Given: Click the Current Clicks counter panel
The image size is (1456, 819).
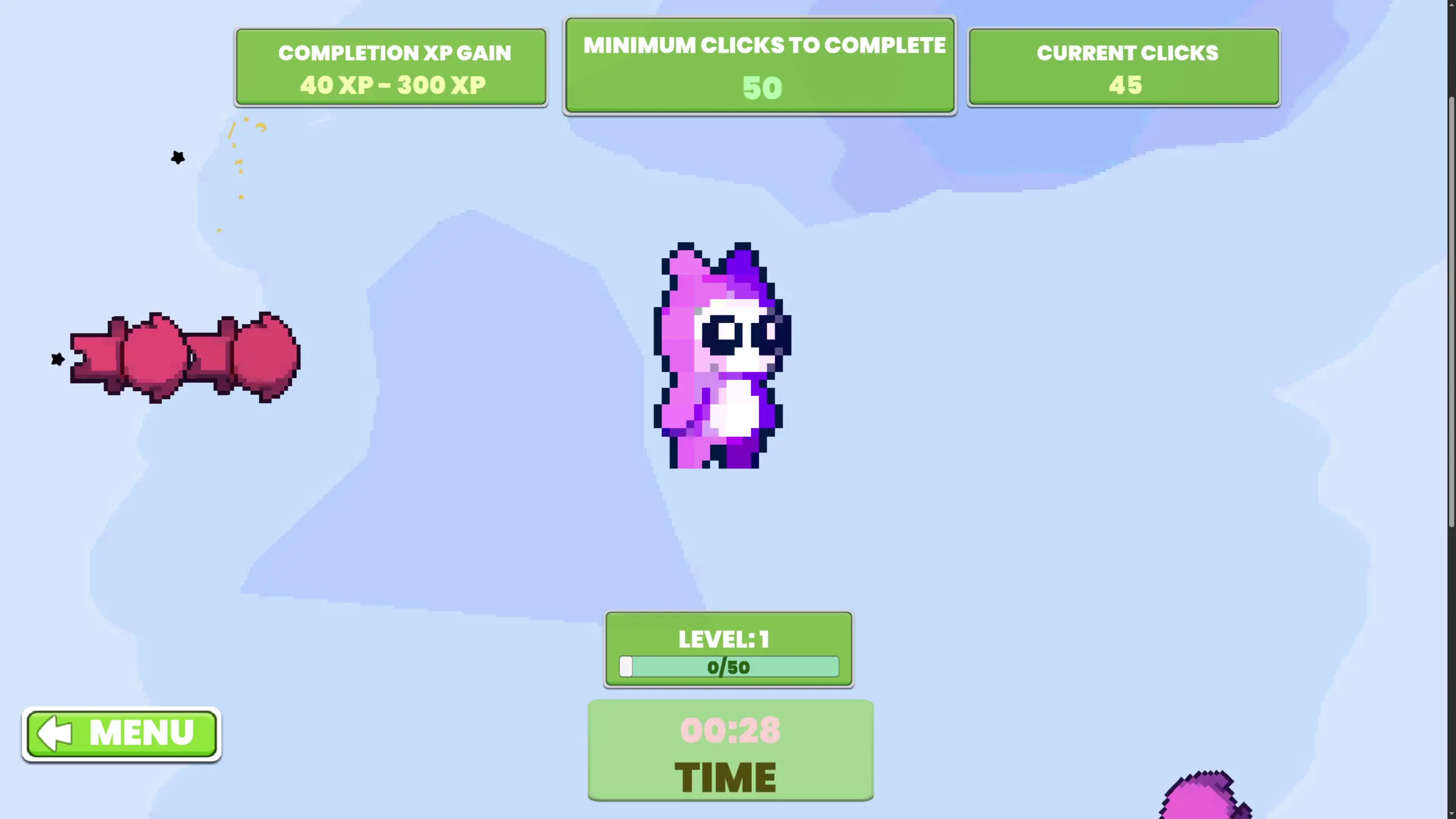Looking at the screenshot, I should (1123, 67).
